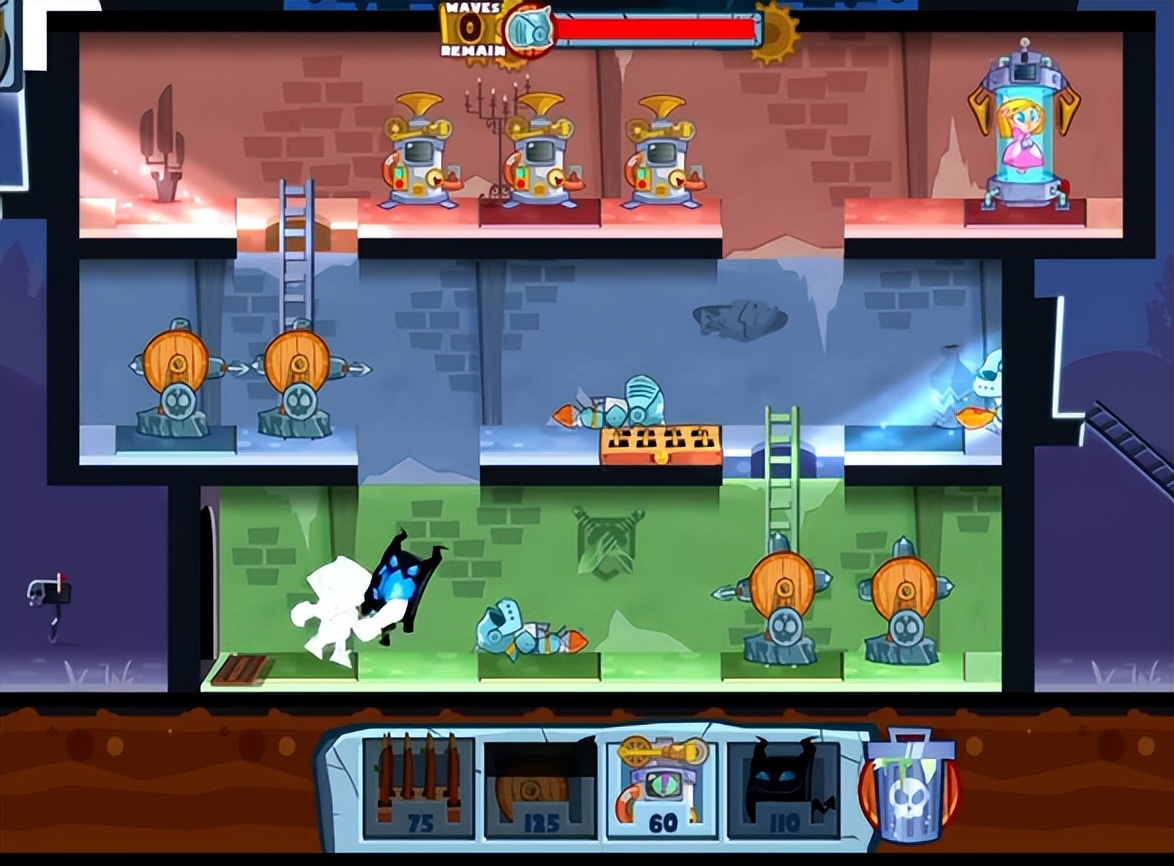Viewport: 1174px width, 866px height.
Task: Pick the horn robot trap costing 60
Action: 662,786
